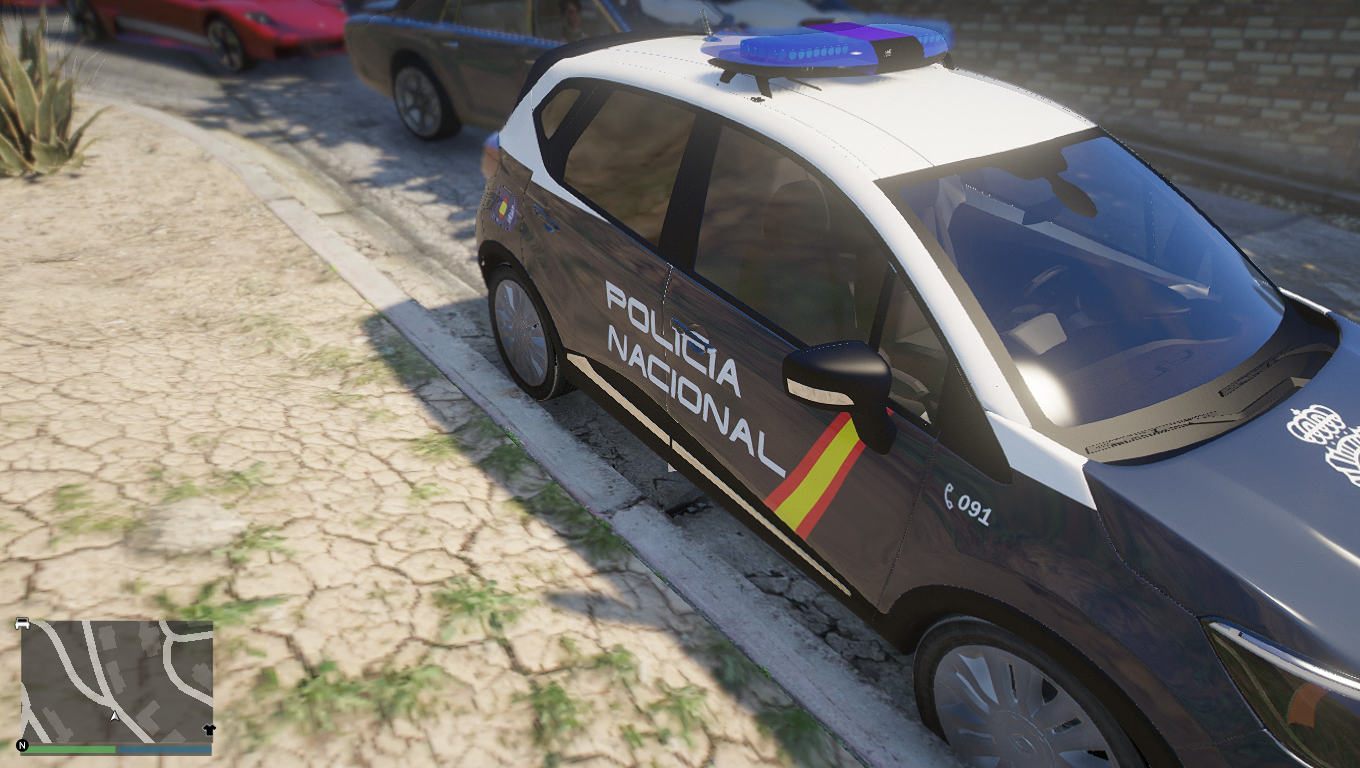Click the clothing store shirt blip
1360x768 pixels.
208,730
